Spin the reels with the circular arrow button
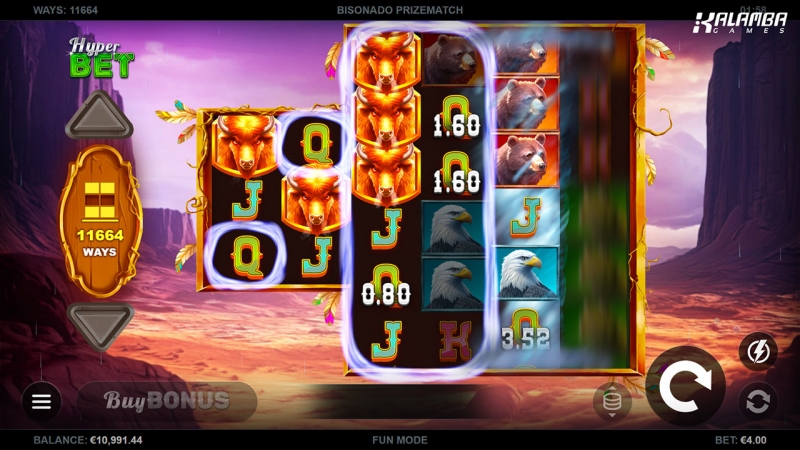The height and width of the screenshot is (450, 800). pyautogui.click(x=685, y=386)
